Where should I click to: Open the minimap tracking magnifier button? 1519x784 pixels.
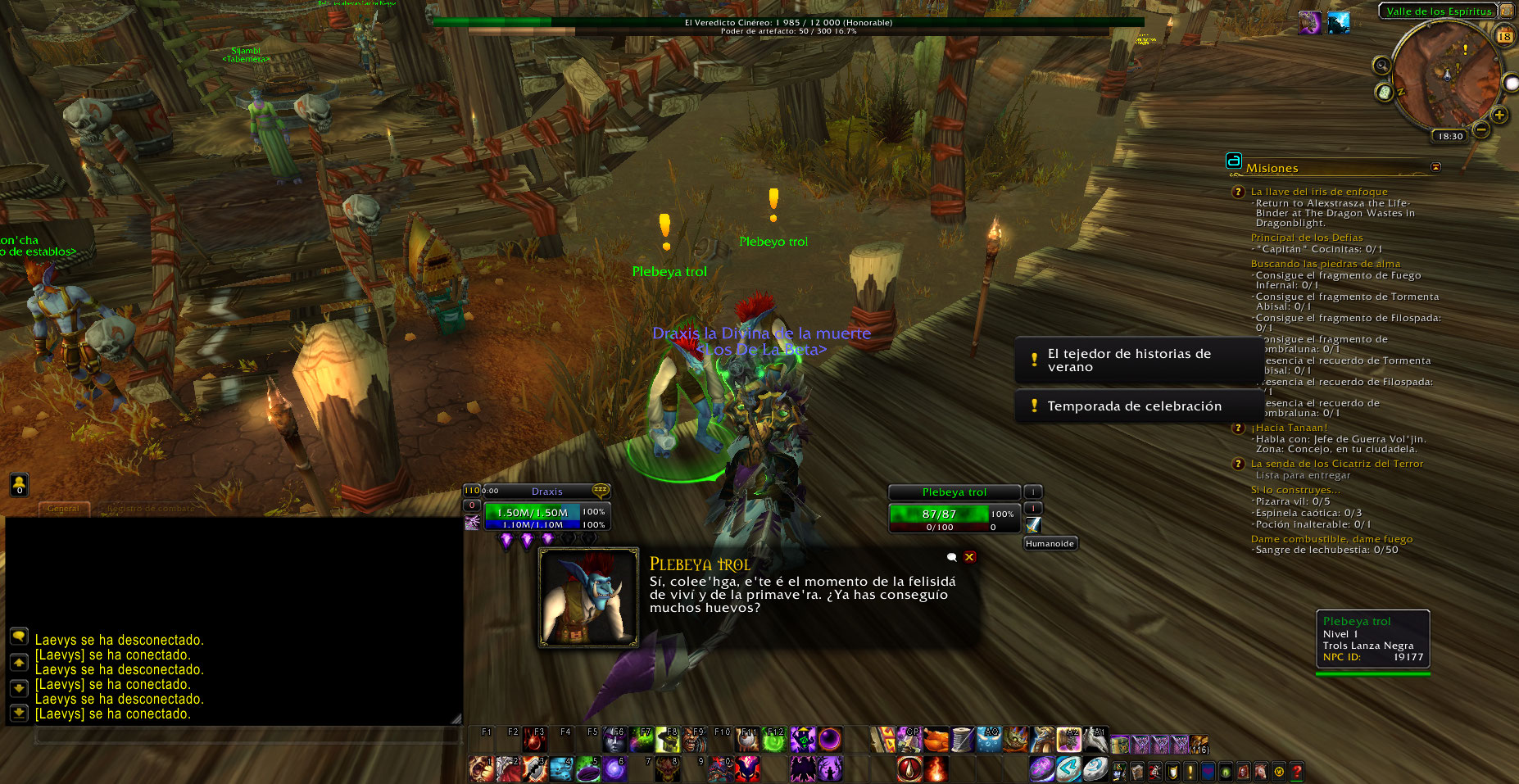pyautogui.click(x=1381, y=66)
